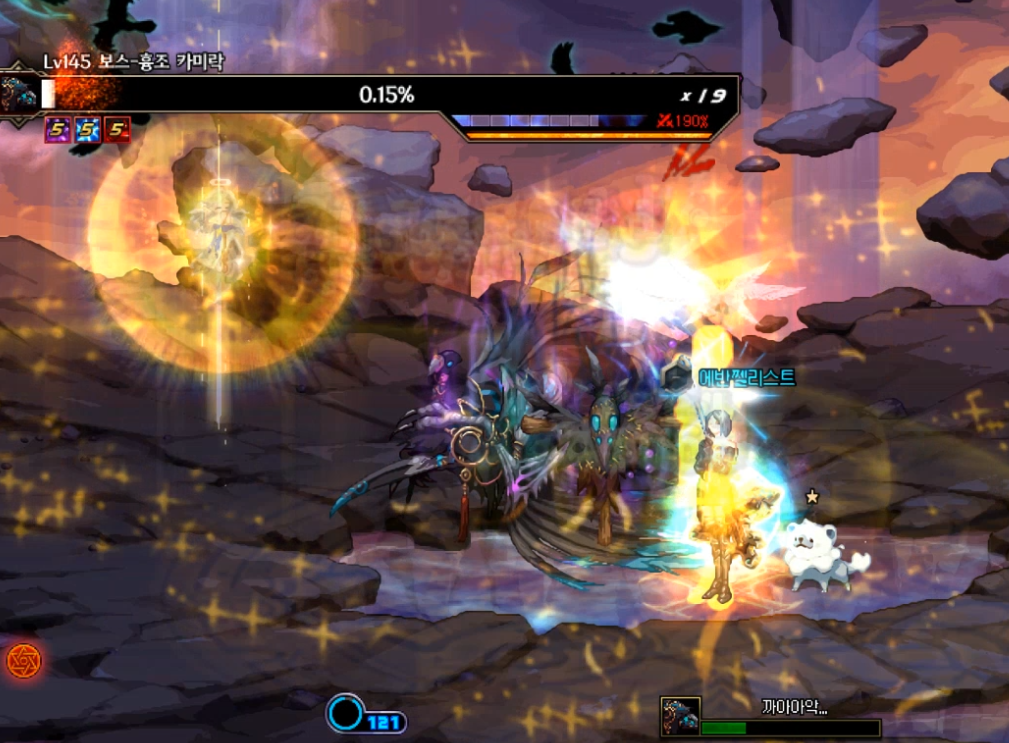Select the blue stack-5 debuff icon
This screenshot has width=1009, height=743.
(87, 129)
